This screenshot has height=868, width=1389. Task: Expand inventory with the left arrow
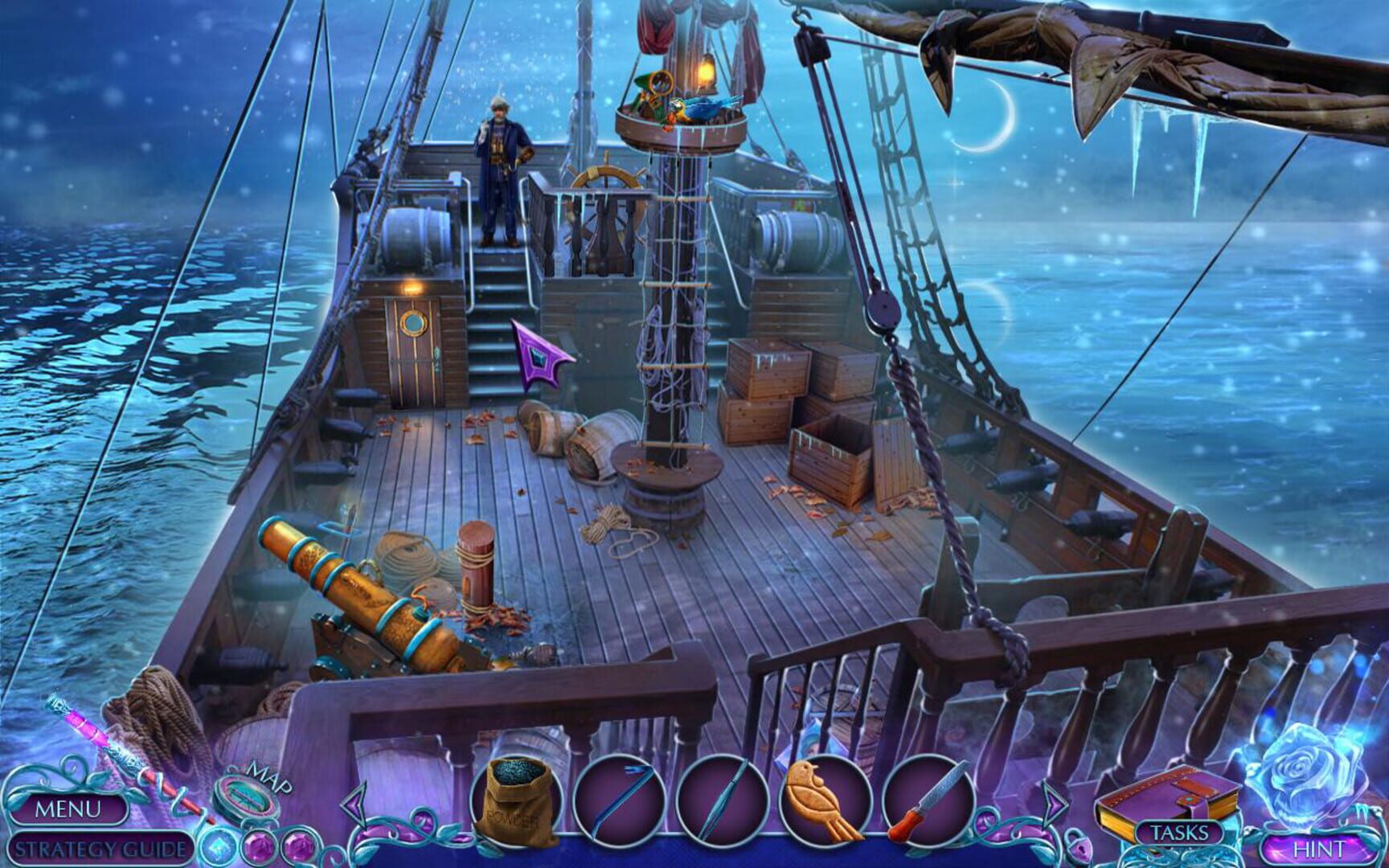pyautogui.click(x=355, y=804)
